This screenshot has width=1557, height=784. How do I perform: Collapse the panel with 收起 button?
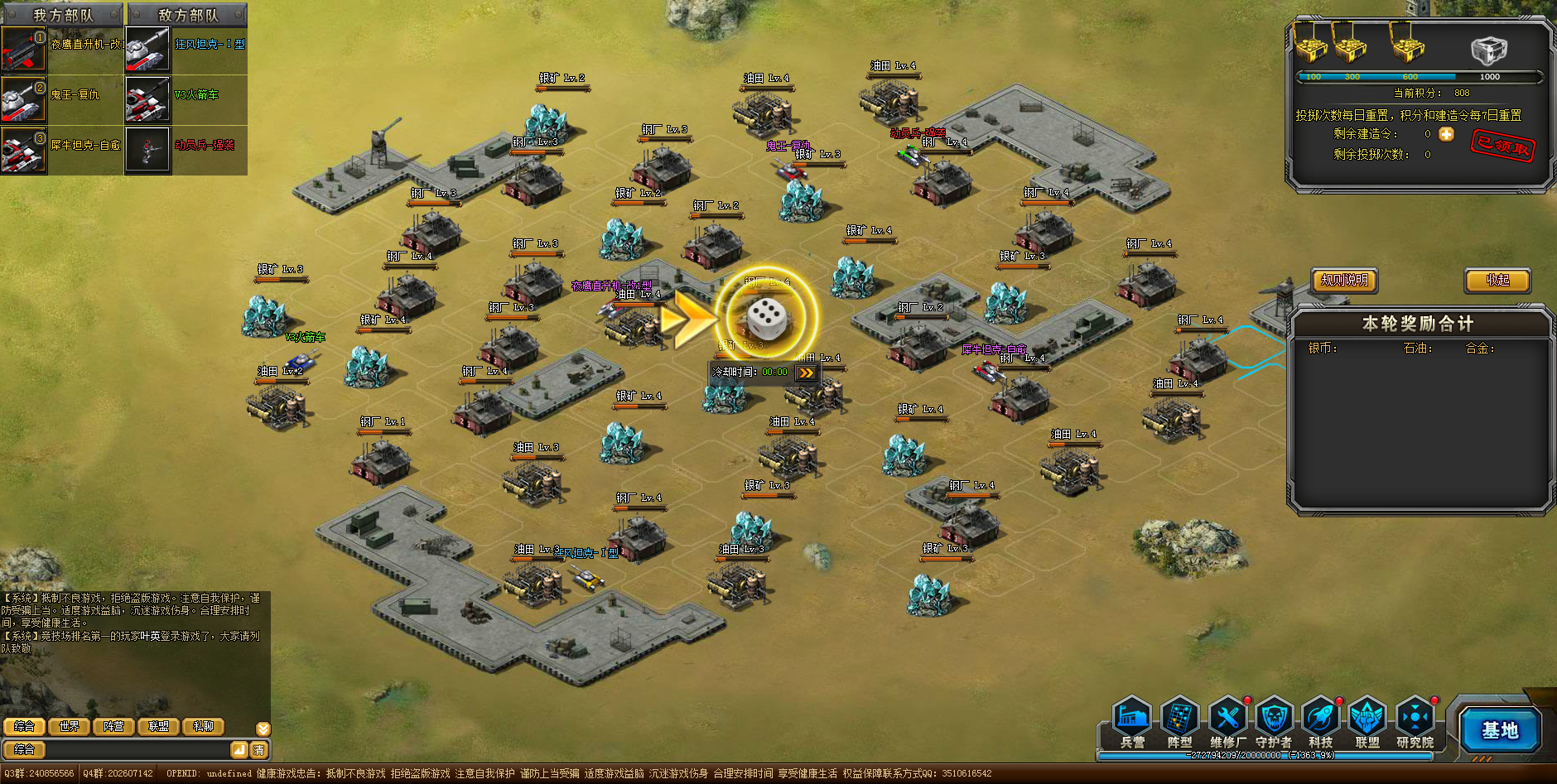1497,281
